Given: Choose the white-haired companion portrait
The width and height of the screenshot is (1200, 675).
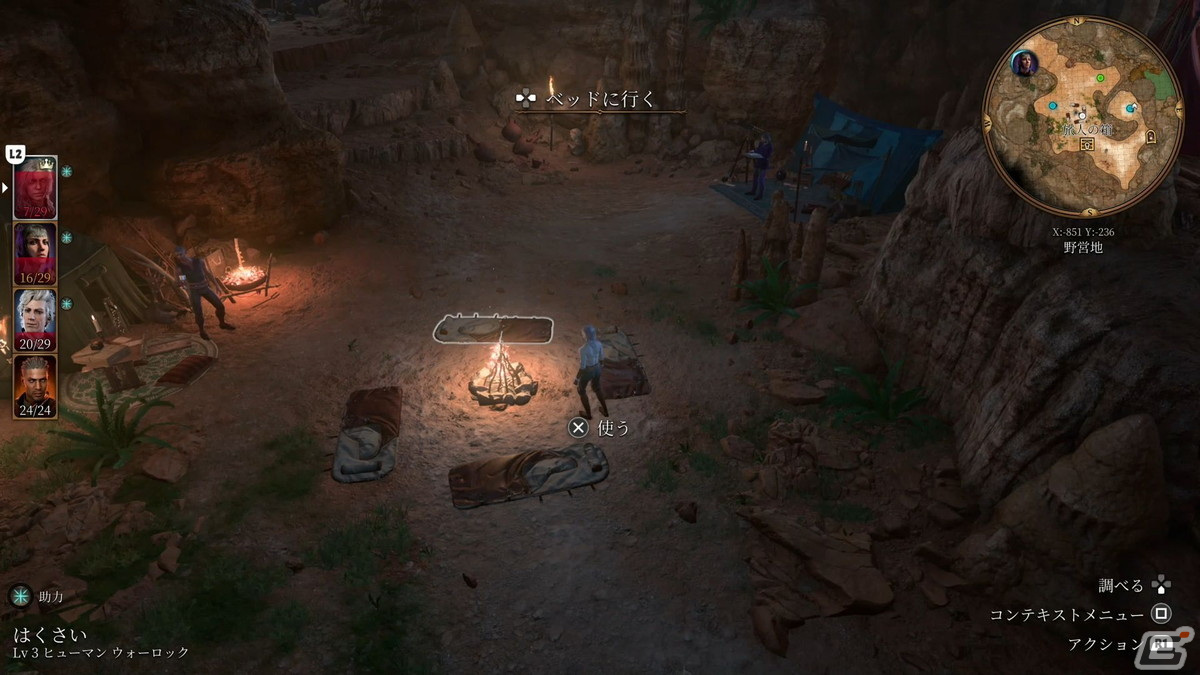Looking at the screenshot, I should click(34, 320).
